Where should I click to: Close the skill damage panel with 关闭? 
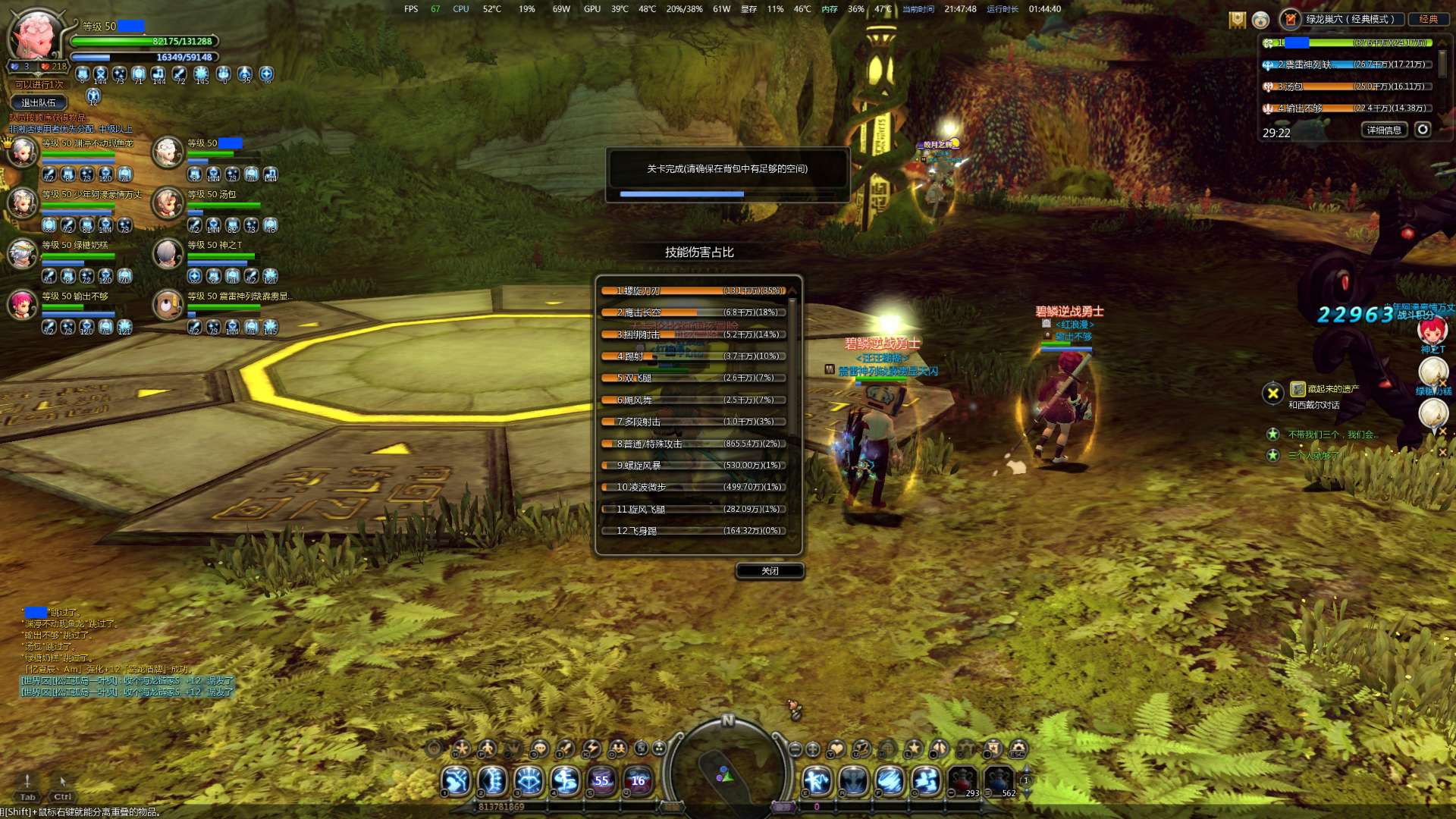(770, 571)
